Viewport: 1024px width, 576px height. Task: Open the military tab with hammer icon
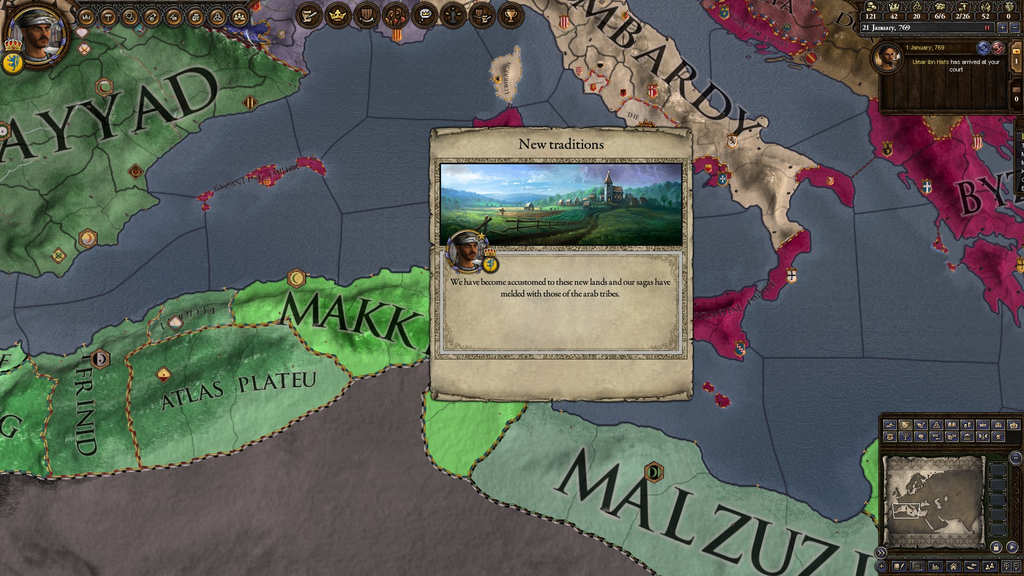(108, 16)
